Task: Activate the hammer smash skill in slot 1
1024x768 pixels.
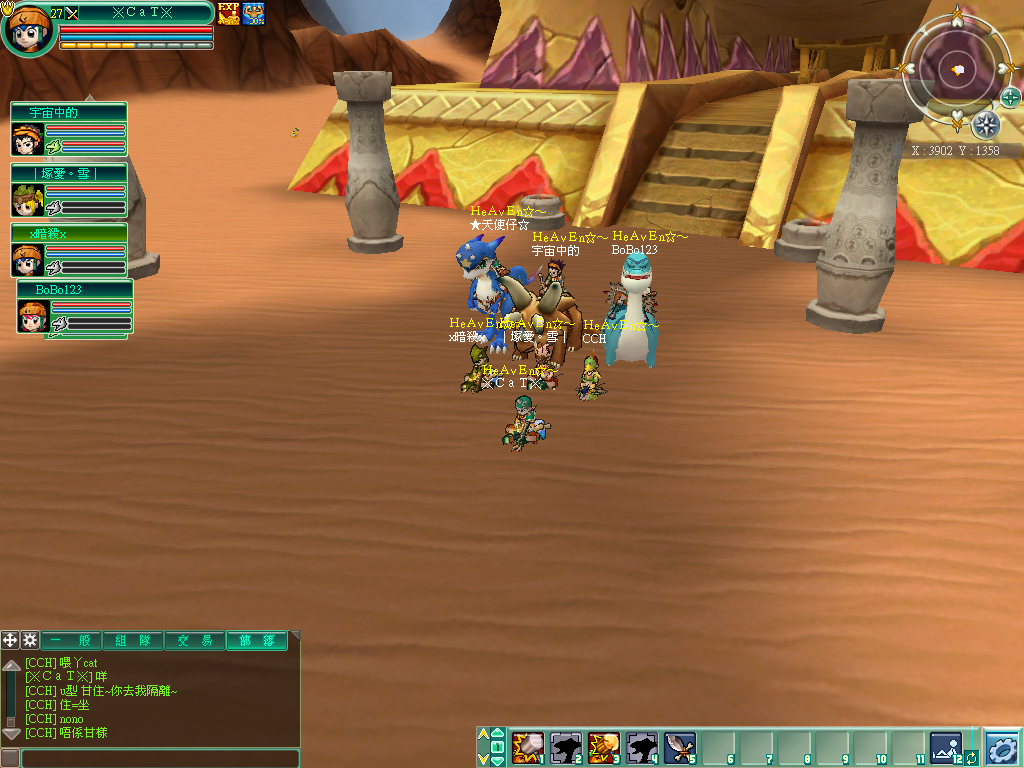Action: [x=527, y=747]
